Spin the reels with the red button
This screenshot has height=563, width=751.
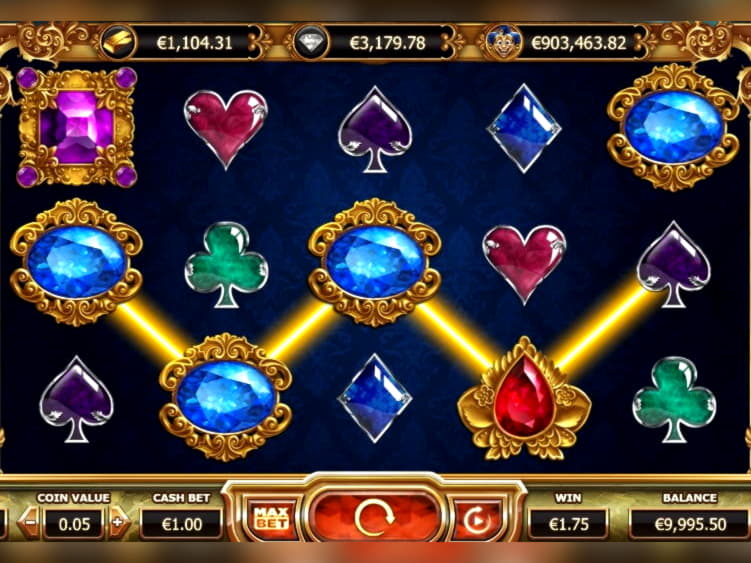[x=375, y=518]
